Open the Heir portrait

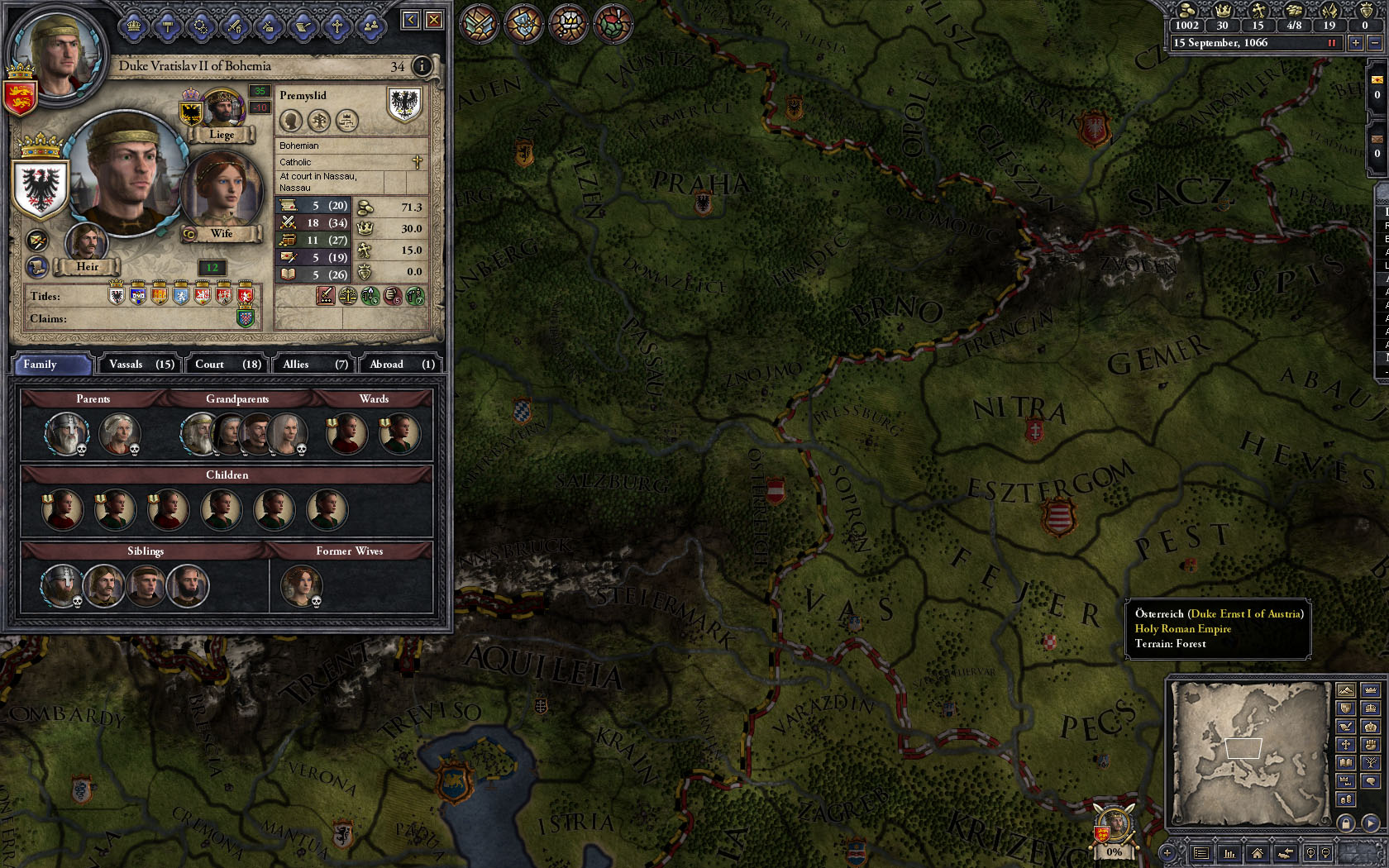(x=86, y=242)
